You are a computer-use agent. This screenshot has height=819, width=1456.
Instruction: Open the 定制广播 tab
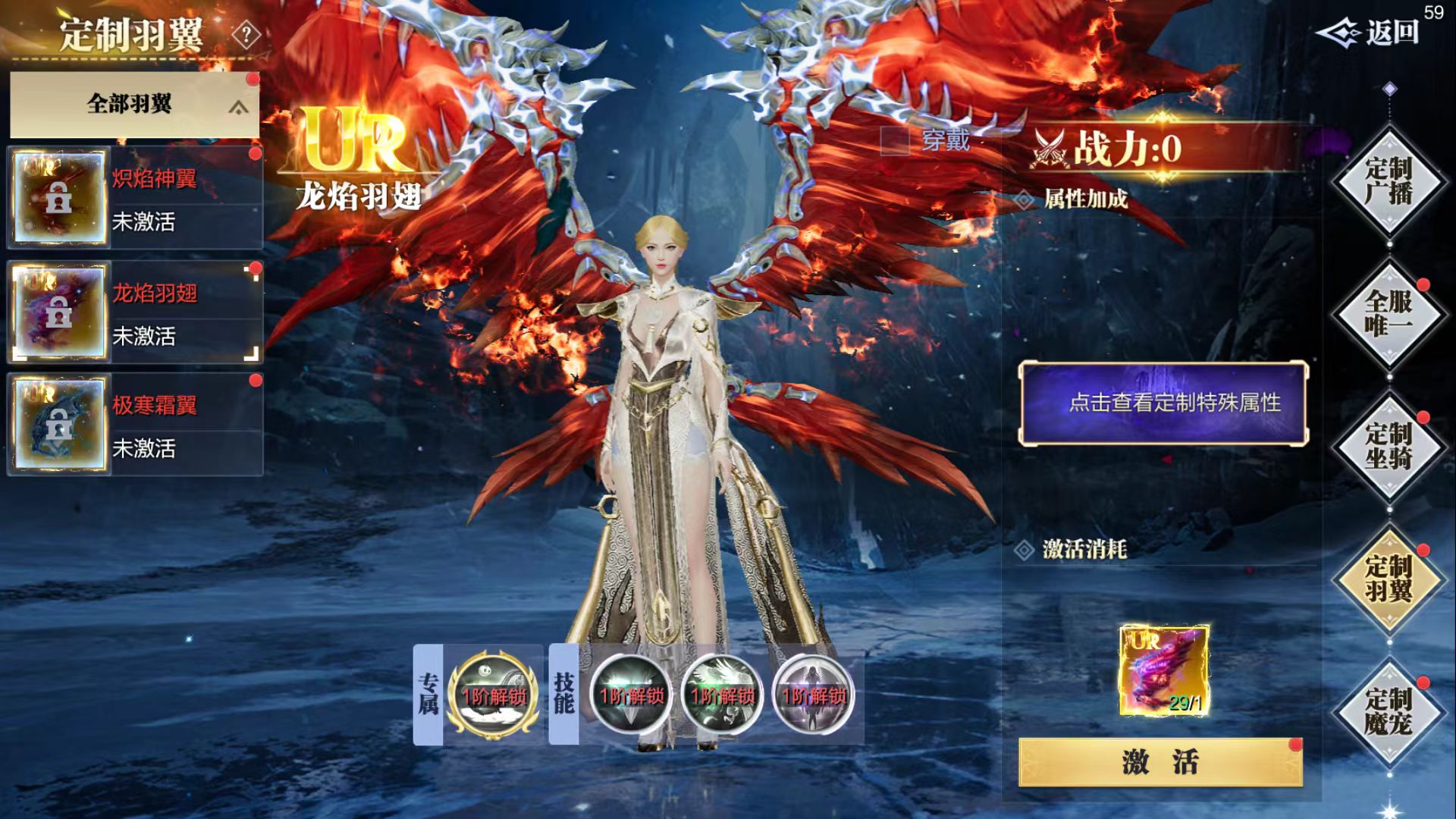[x=1389, y=182]
